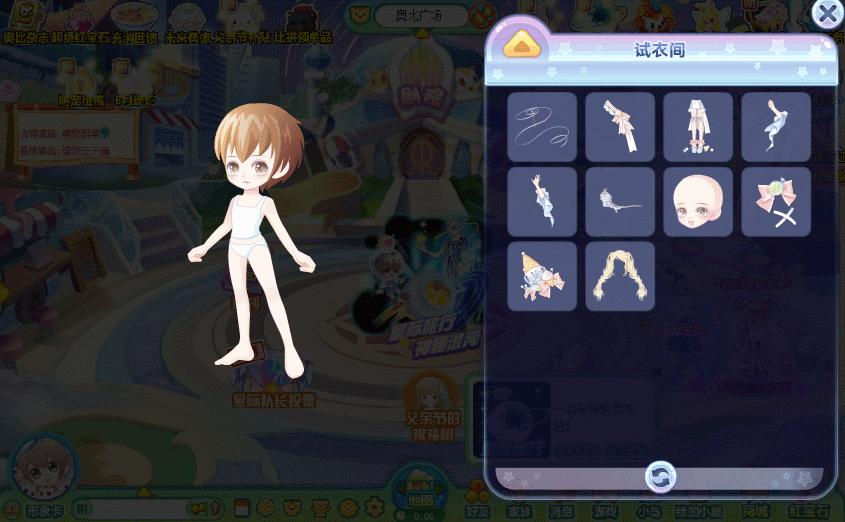This screenshot has height=522, width=845.
Task: Close the 试衣间 dressing room panel
Action: click(826, 13)
